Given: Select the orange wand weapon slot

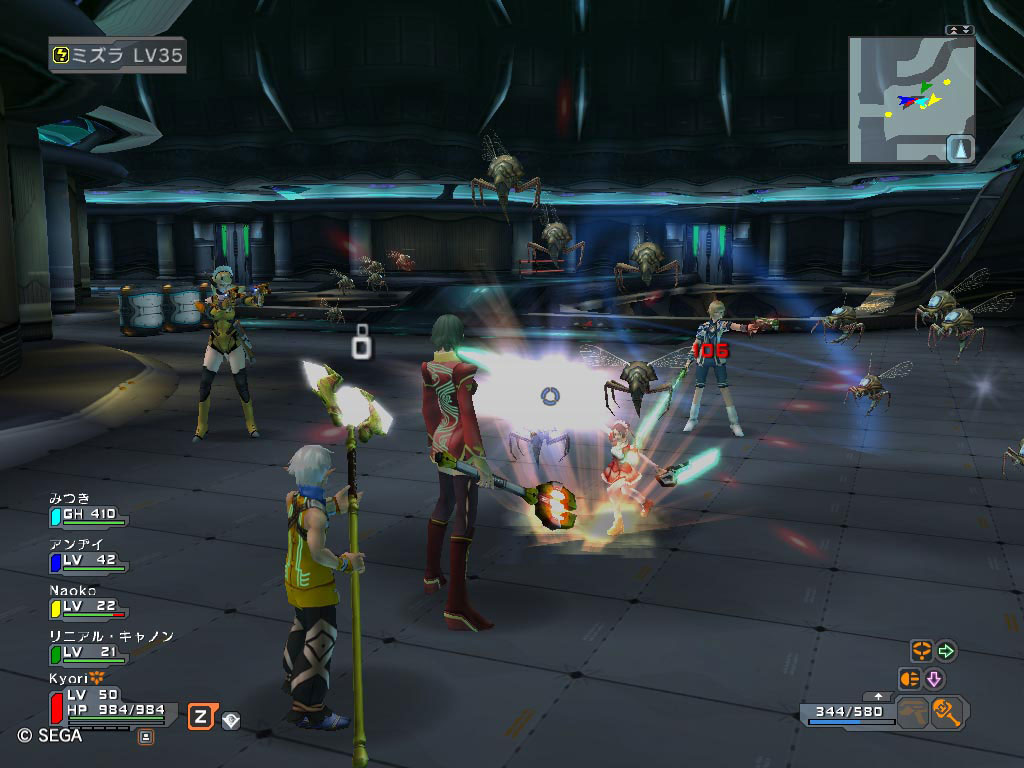Looking at the screenshot, I should coord(946,713).
